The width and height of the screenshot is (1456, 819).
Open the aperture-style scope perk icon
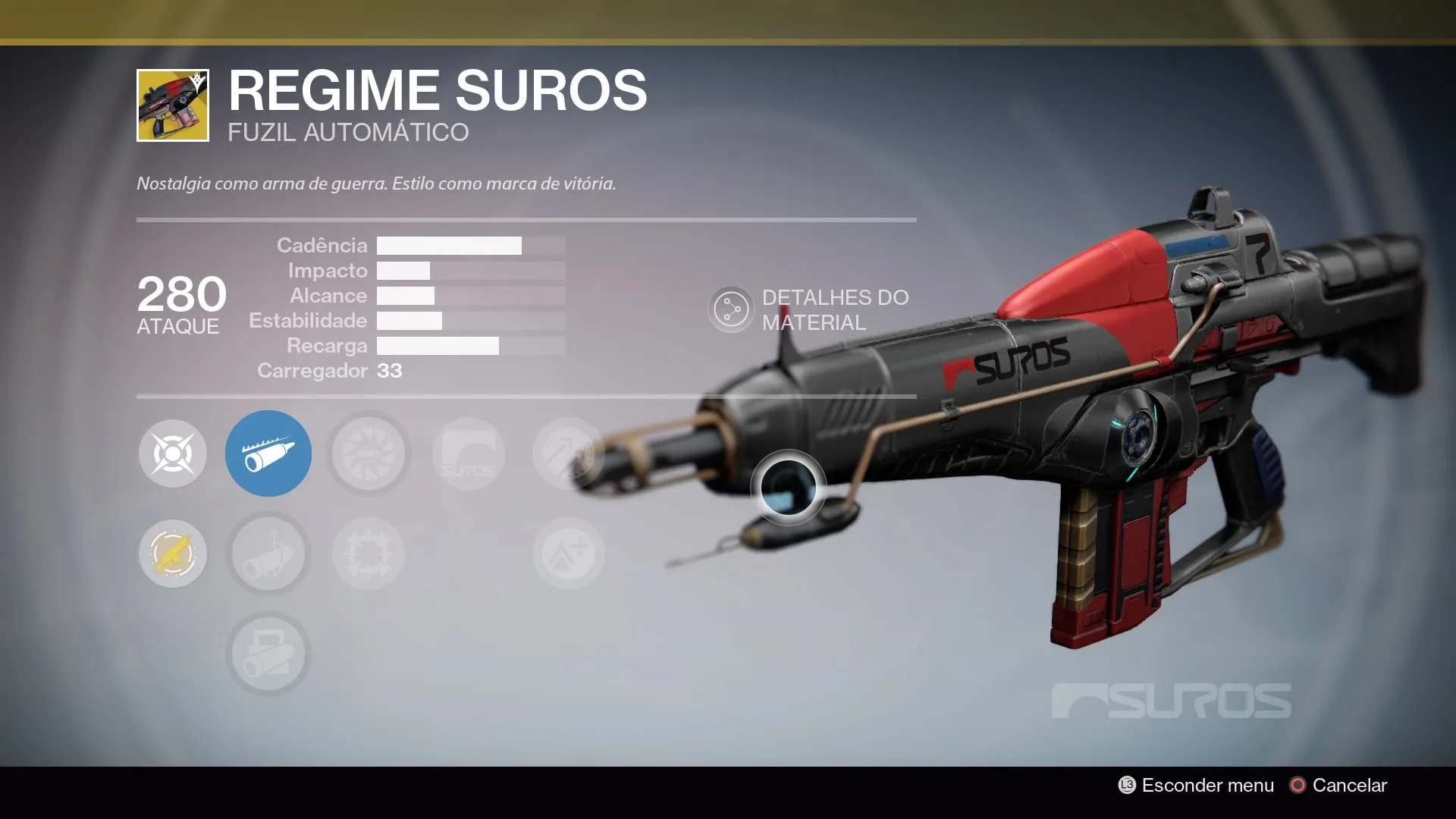click(x=369, y=453)
